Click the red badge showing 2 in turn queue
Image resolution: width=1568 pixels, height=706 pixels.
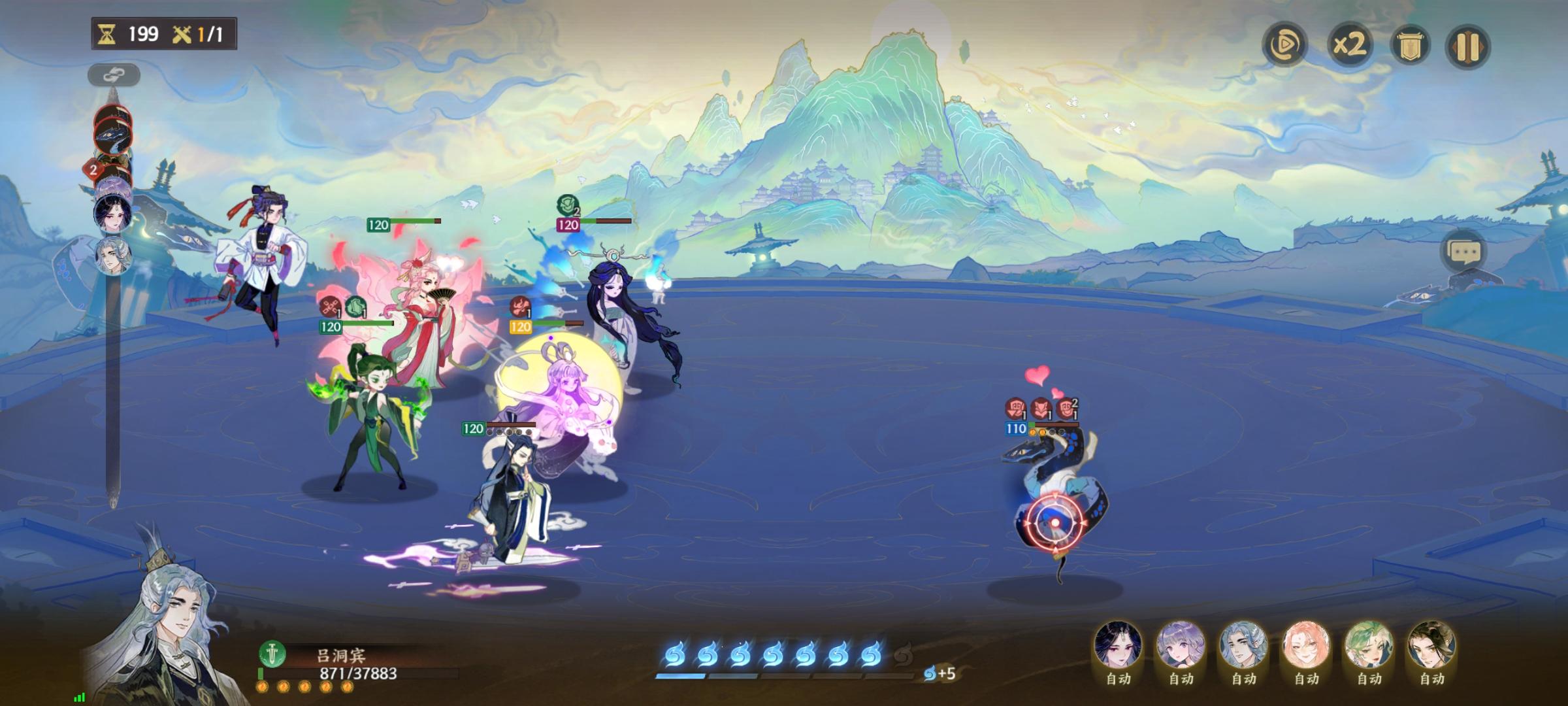pyautogui.click(x=93, y=169)
